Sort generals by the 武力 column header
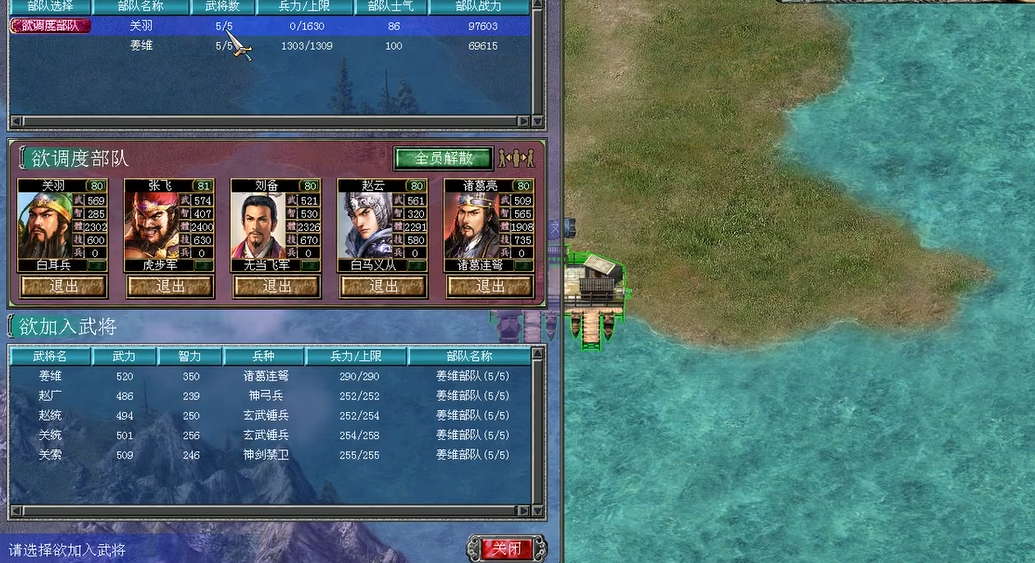 click(124, 356)
